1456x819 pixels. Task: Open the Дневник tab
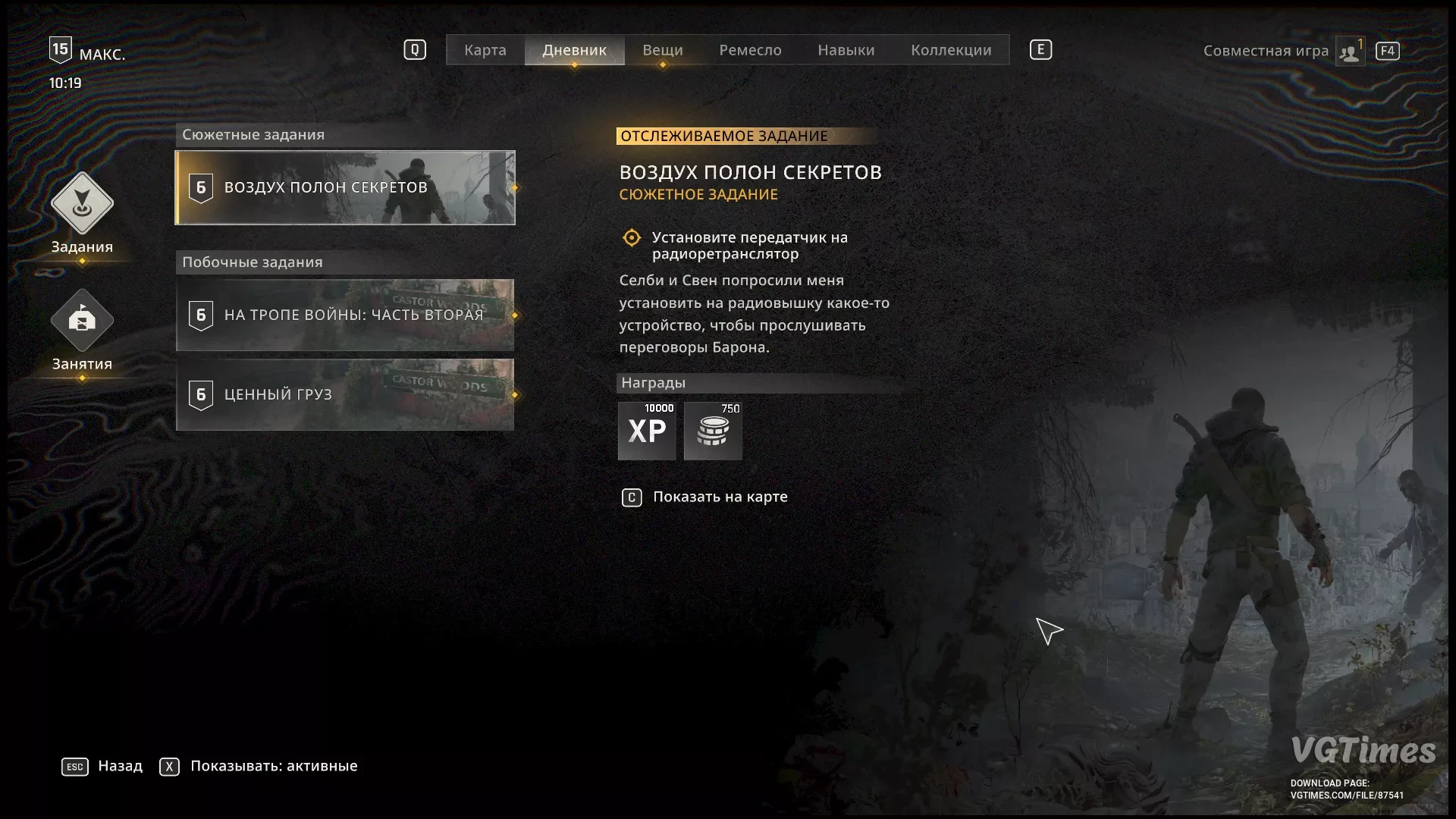tap(574, 50)
